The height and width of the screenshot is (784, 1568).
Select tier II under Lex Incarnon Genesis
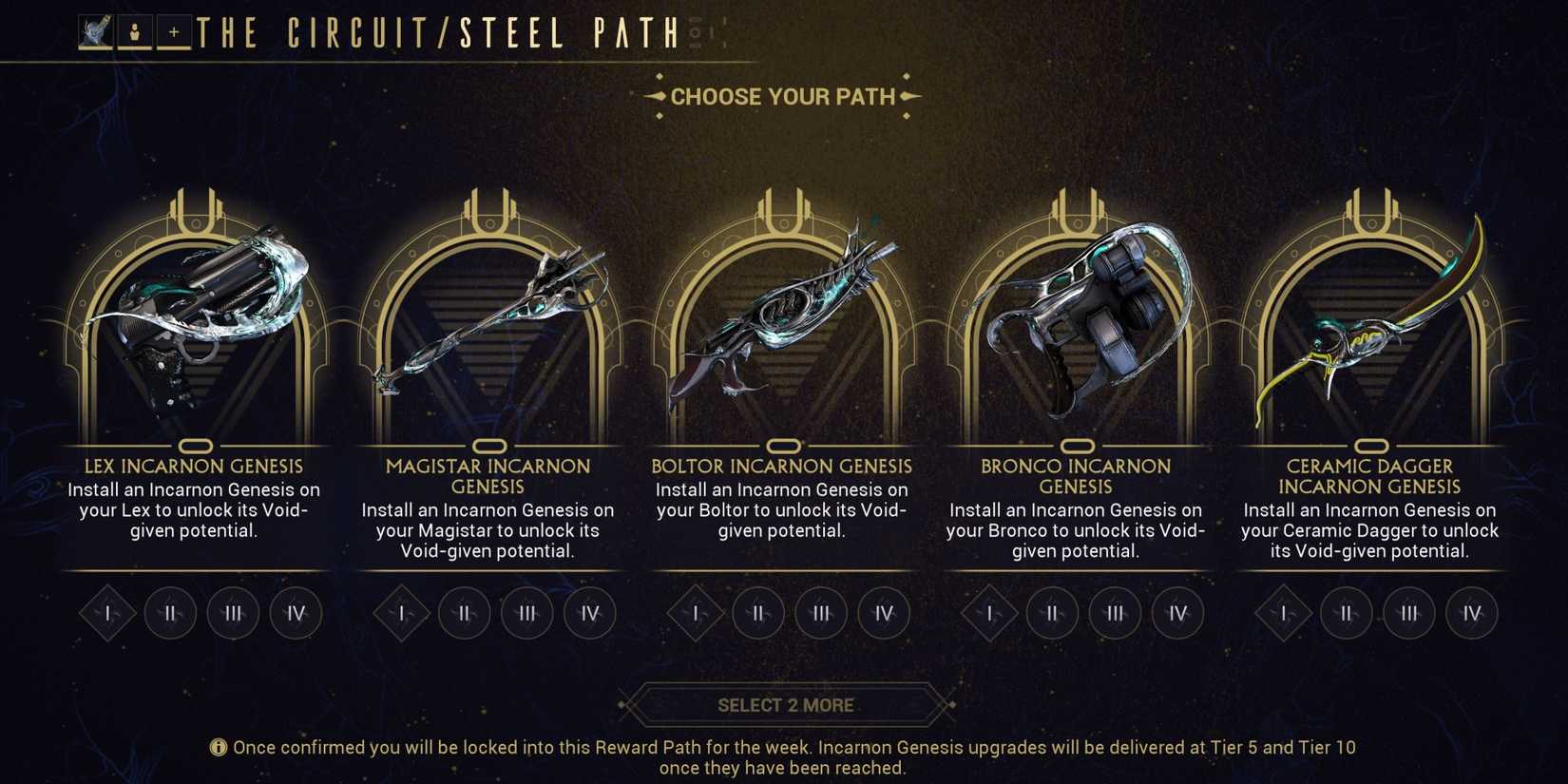169,613
